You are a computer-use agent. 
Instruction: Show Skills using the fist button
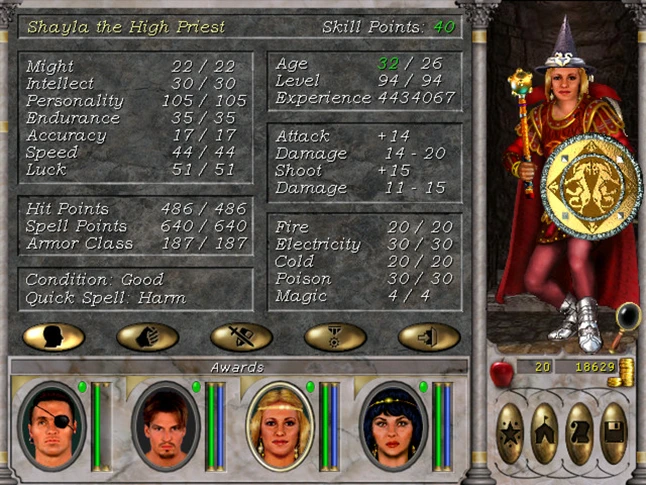147,336
